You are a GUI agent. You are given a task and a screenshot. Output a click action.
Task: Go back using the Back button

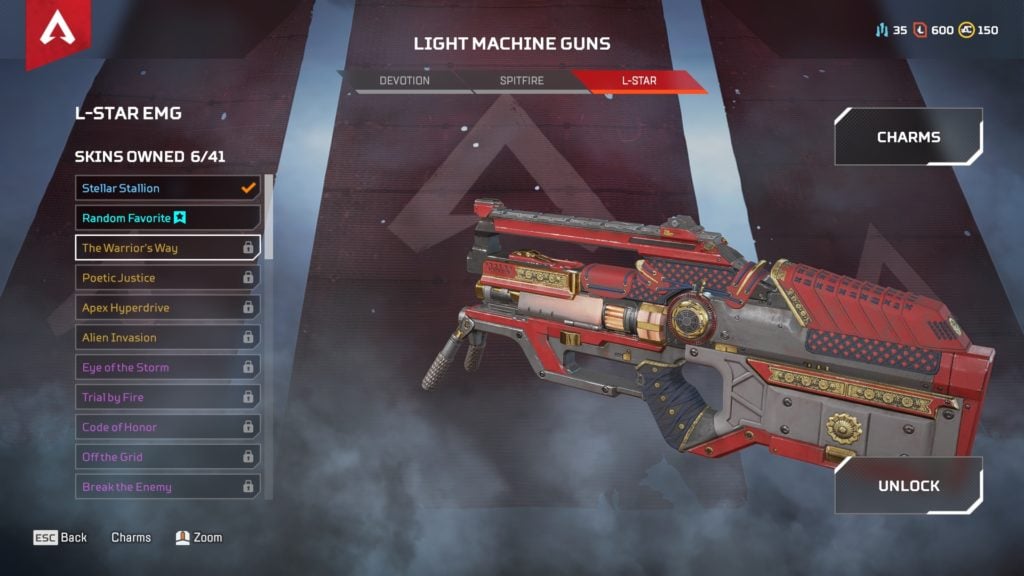61,538
